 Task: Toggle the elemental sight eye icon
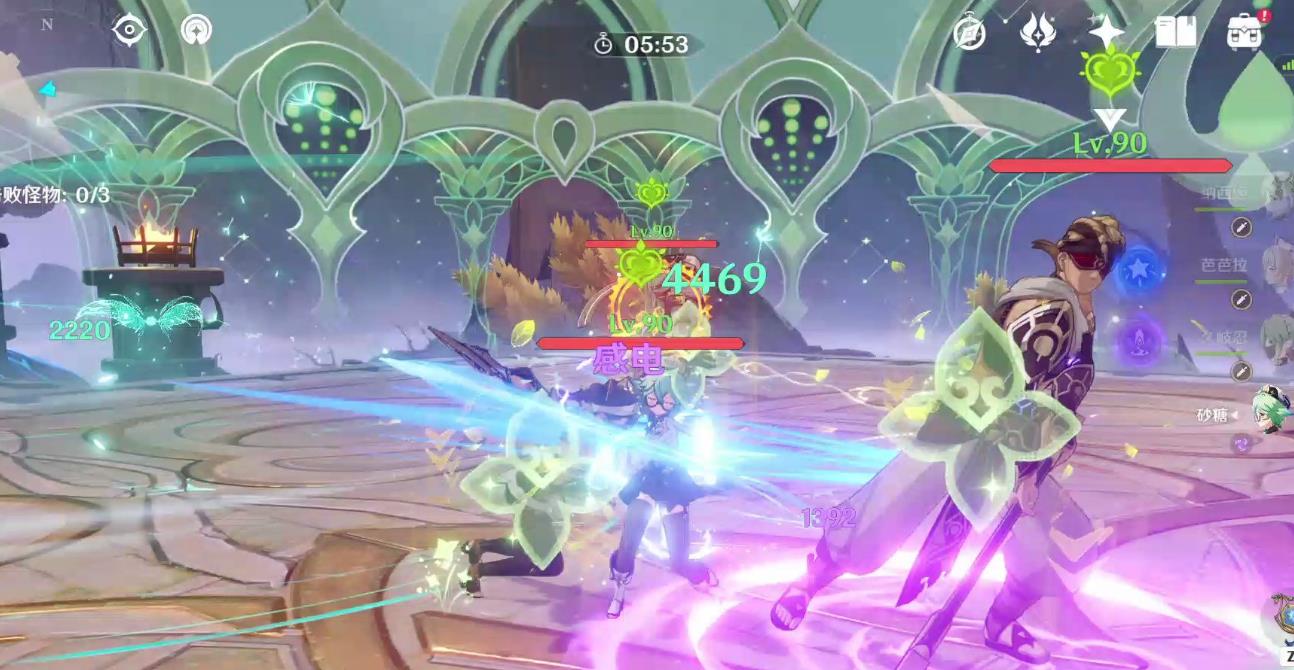(x=129, y=30)
